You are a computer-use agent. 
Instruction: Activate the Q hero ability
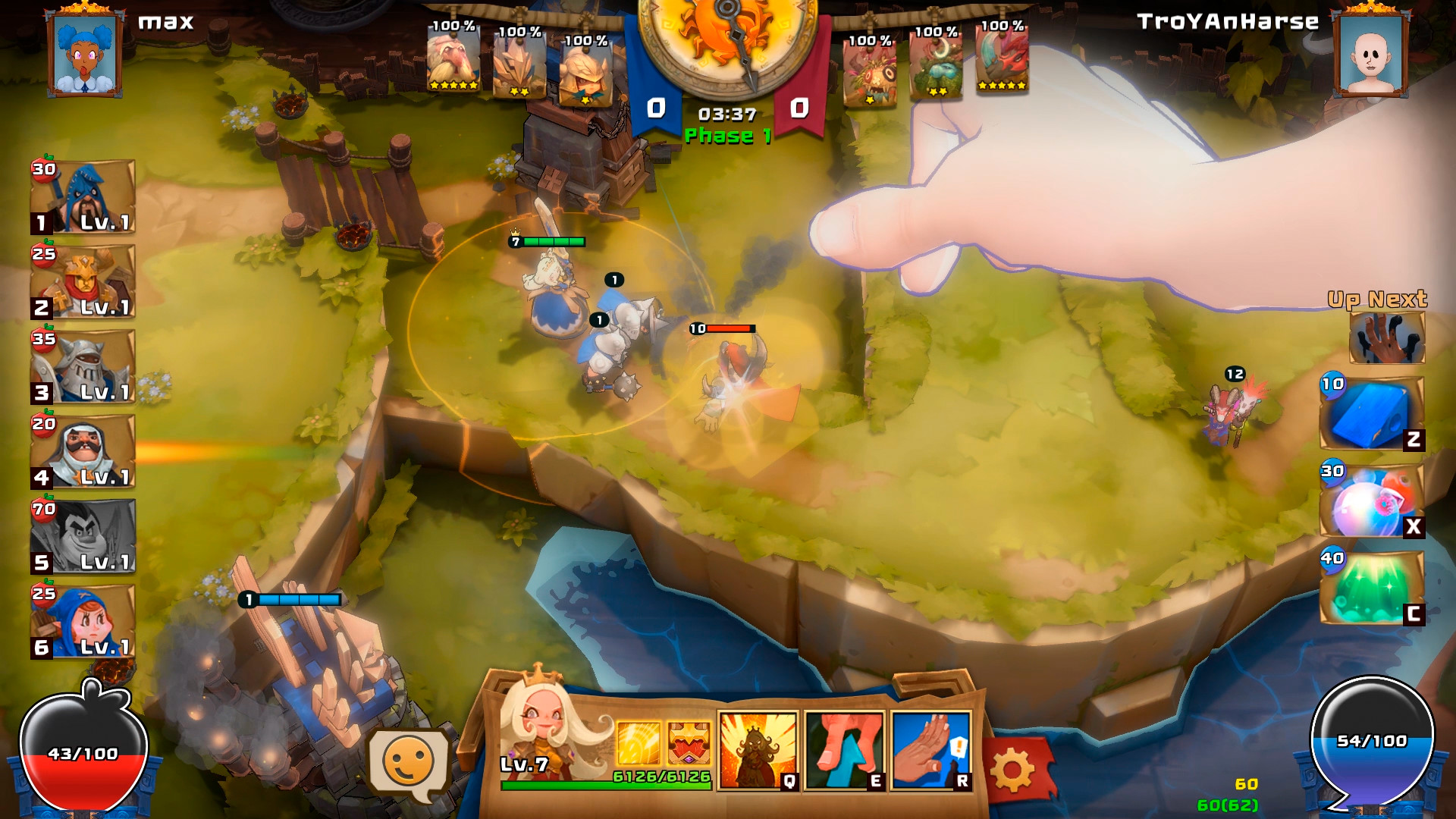point(758,751)
